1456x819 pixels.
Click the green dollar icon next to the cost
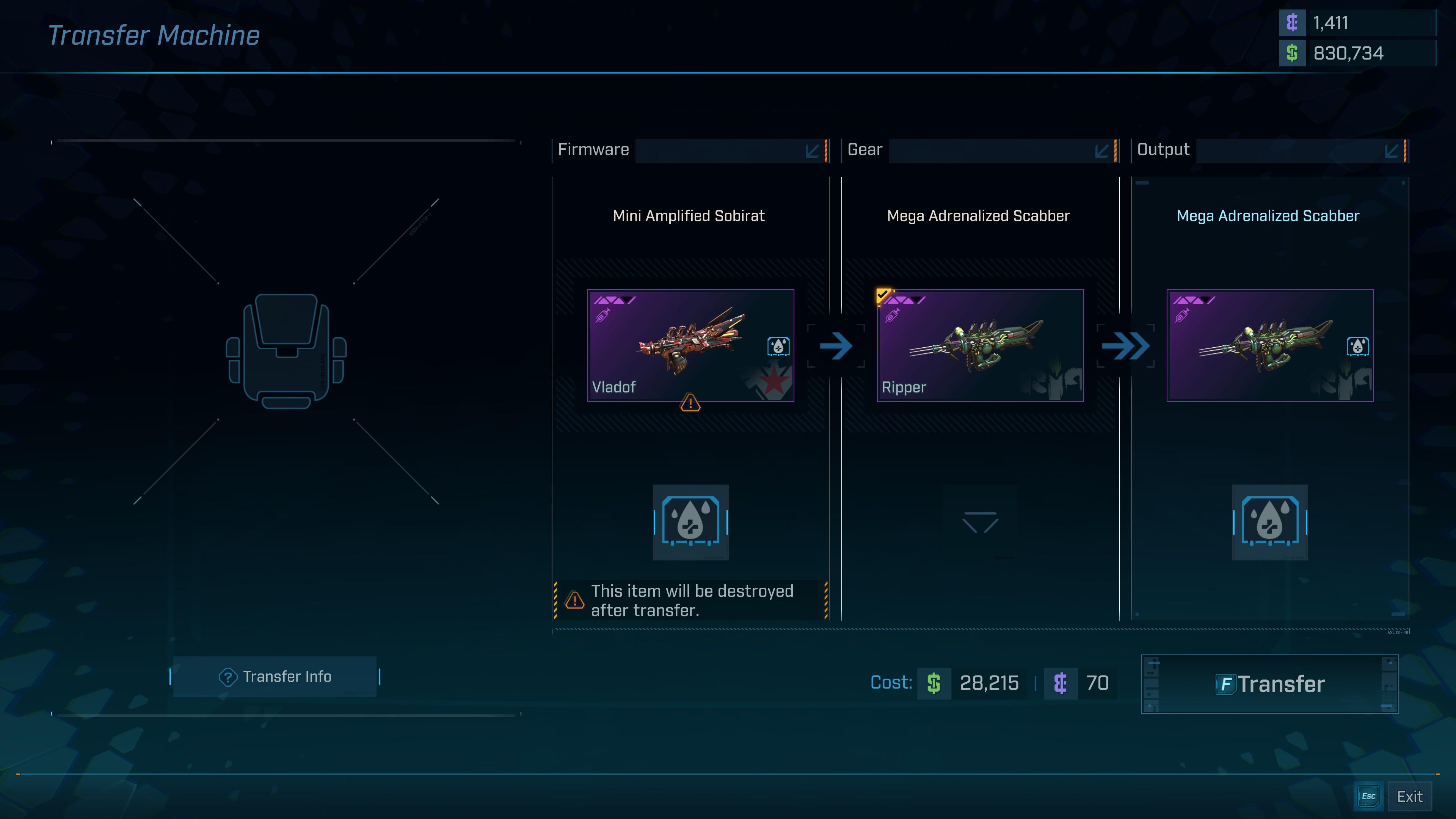click(934, 683)
